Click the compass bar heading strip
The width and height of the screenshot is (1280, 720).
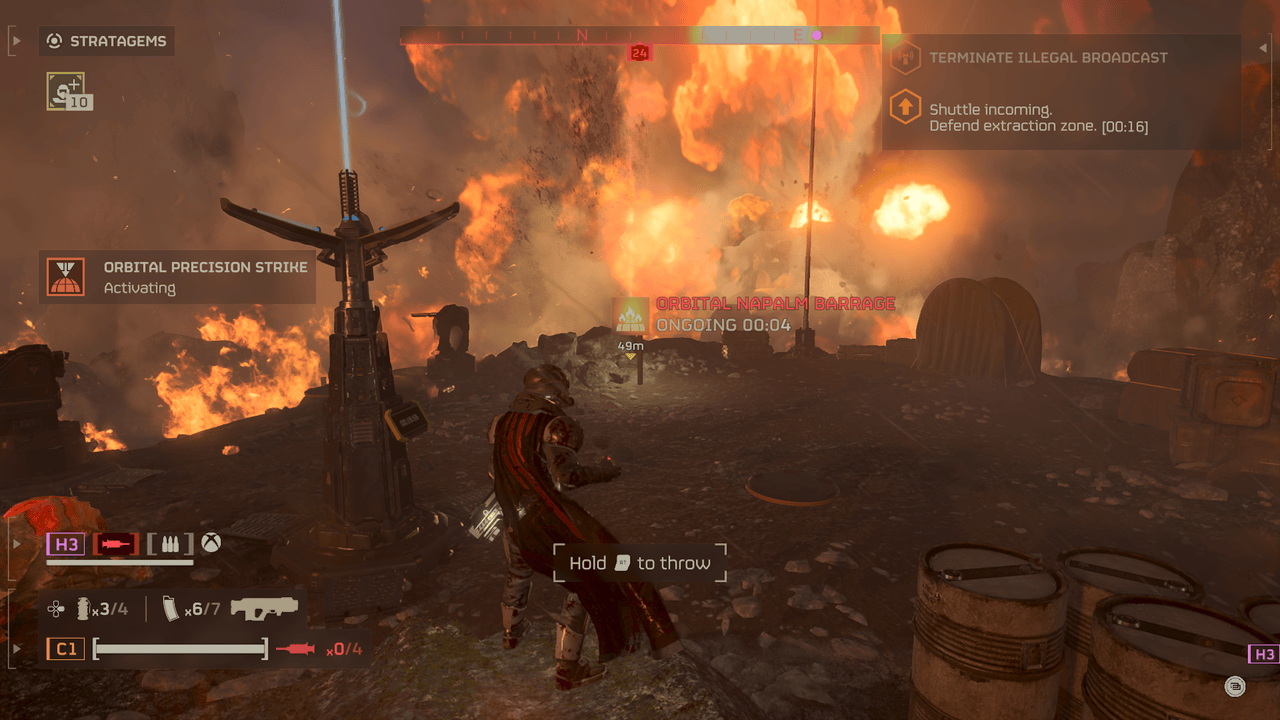tap(640, 36)
